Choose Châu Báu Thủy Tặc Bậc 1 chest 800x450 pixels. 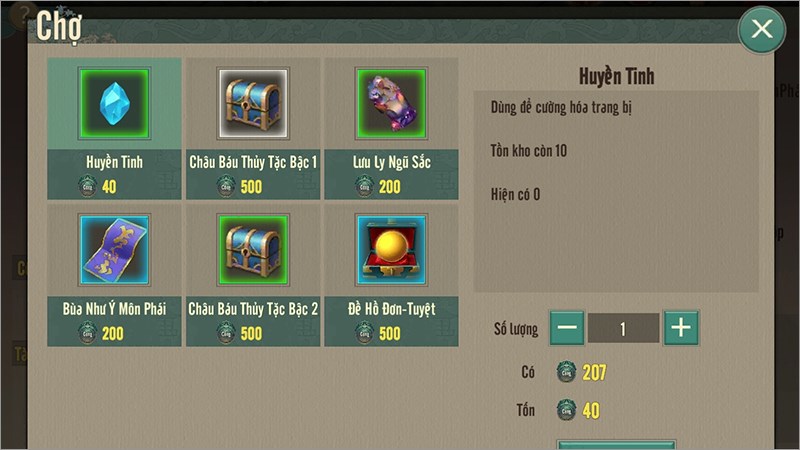point(252,104)
